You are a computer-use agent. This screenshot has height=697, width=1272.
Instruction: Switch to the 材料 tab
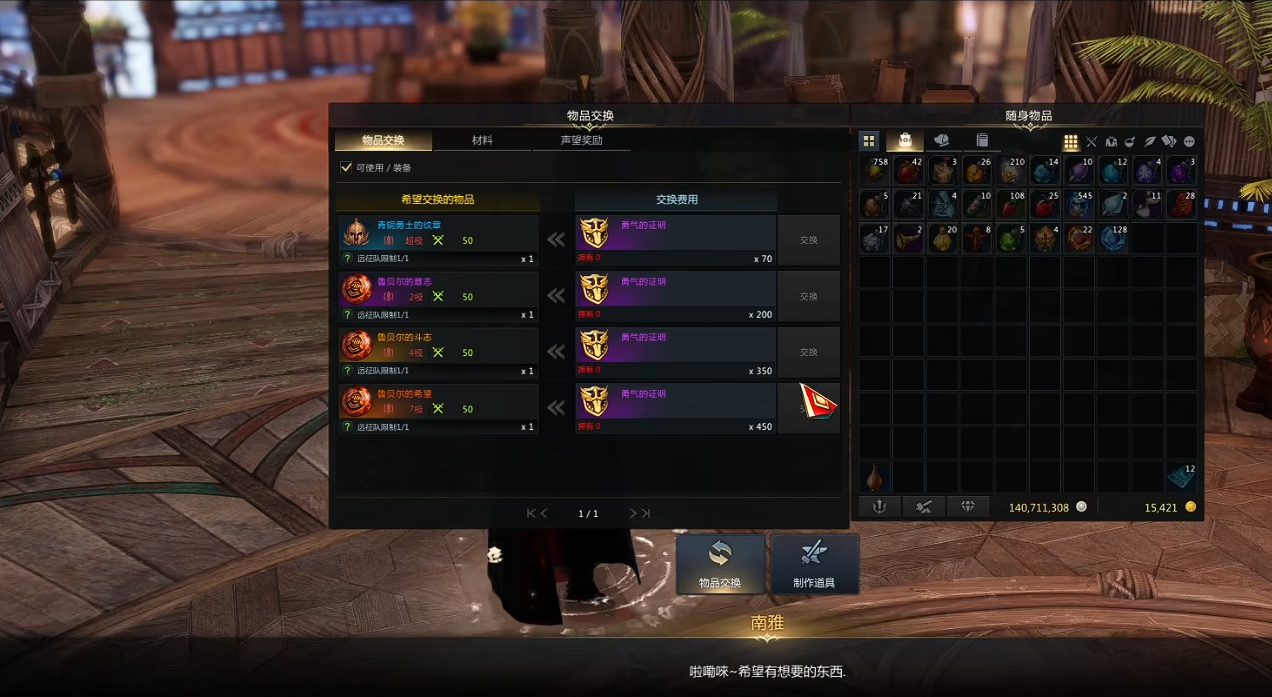click(482, 141)
